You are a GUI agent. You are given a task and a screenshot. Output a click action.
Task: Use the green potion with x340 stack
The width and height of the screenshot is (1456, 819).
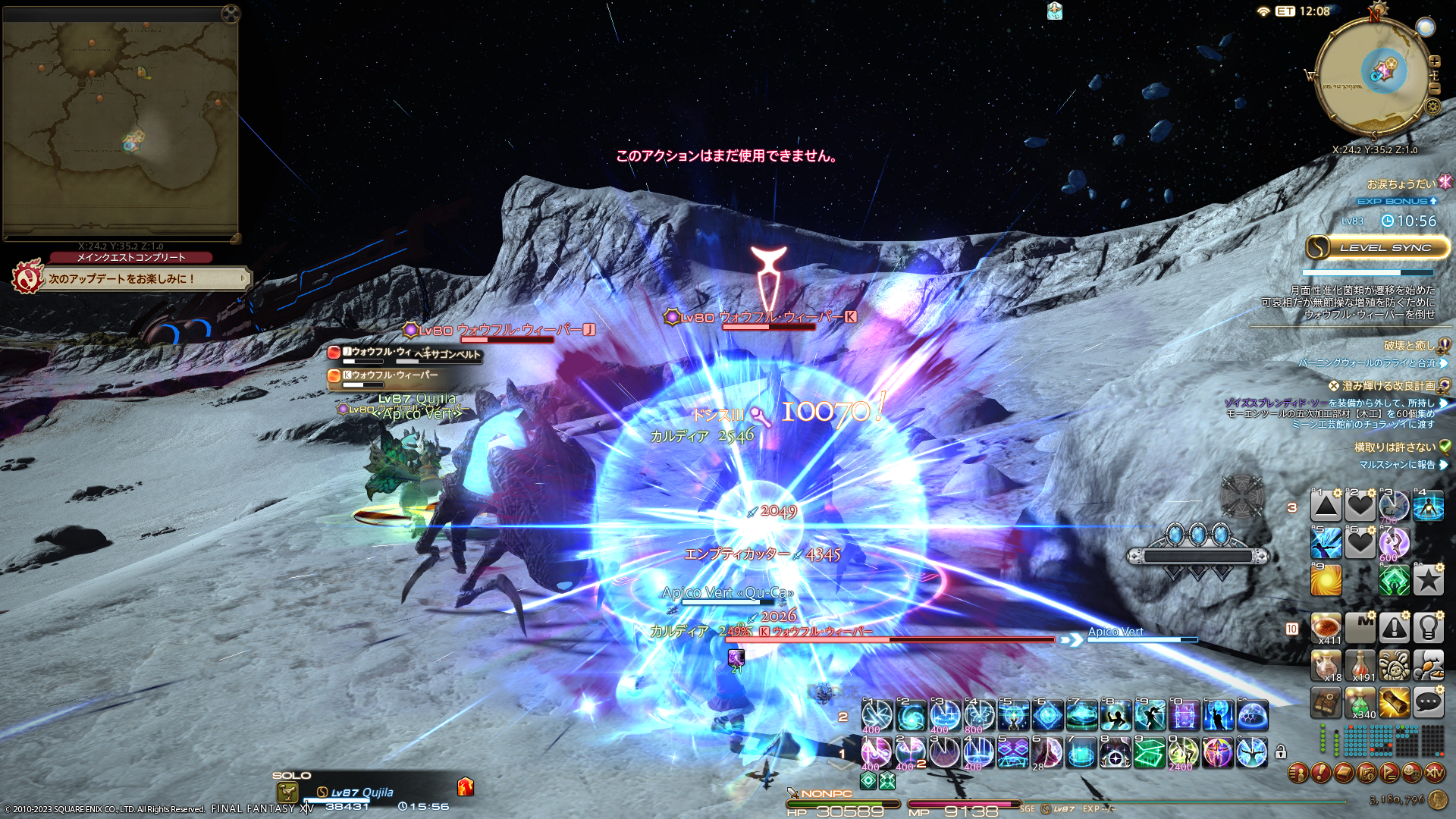point(1360,703)
